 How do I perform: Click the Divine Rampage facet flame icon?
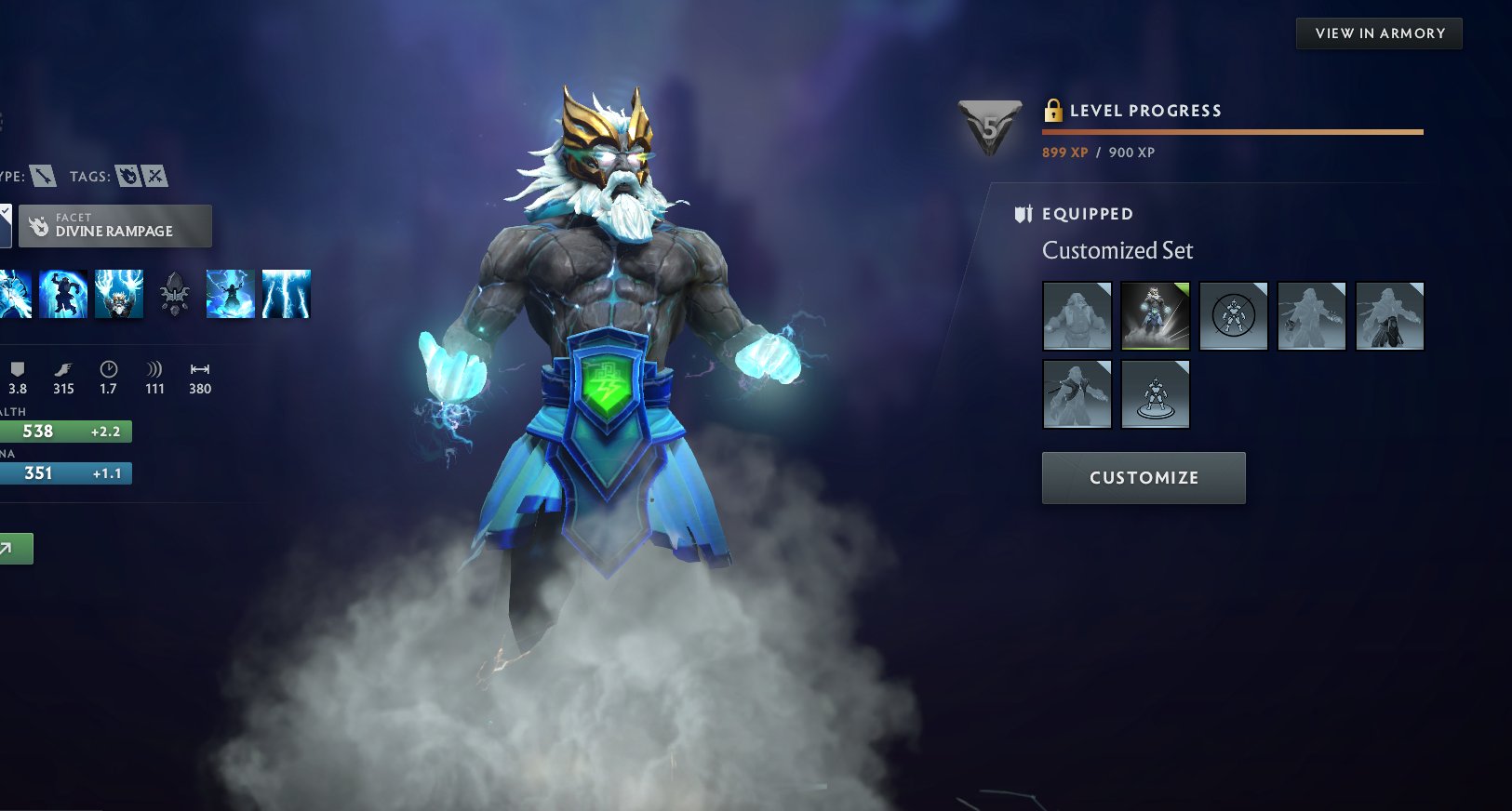[x=39, y=226]
